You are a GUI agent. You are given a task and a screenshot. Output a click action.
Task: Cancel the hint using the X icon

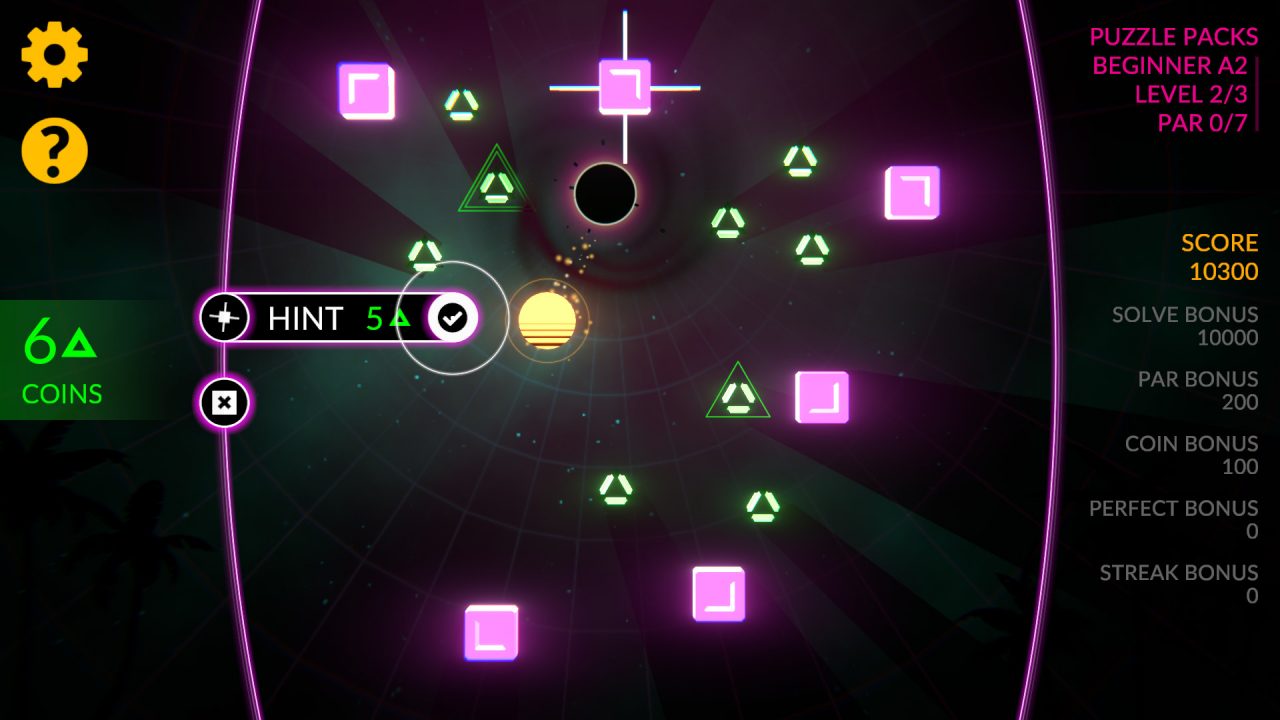pyautogui.click(x=225, y=402)
